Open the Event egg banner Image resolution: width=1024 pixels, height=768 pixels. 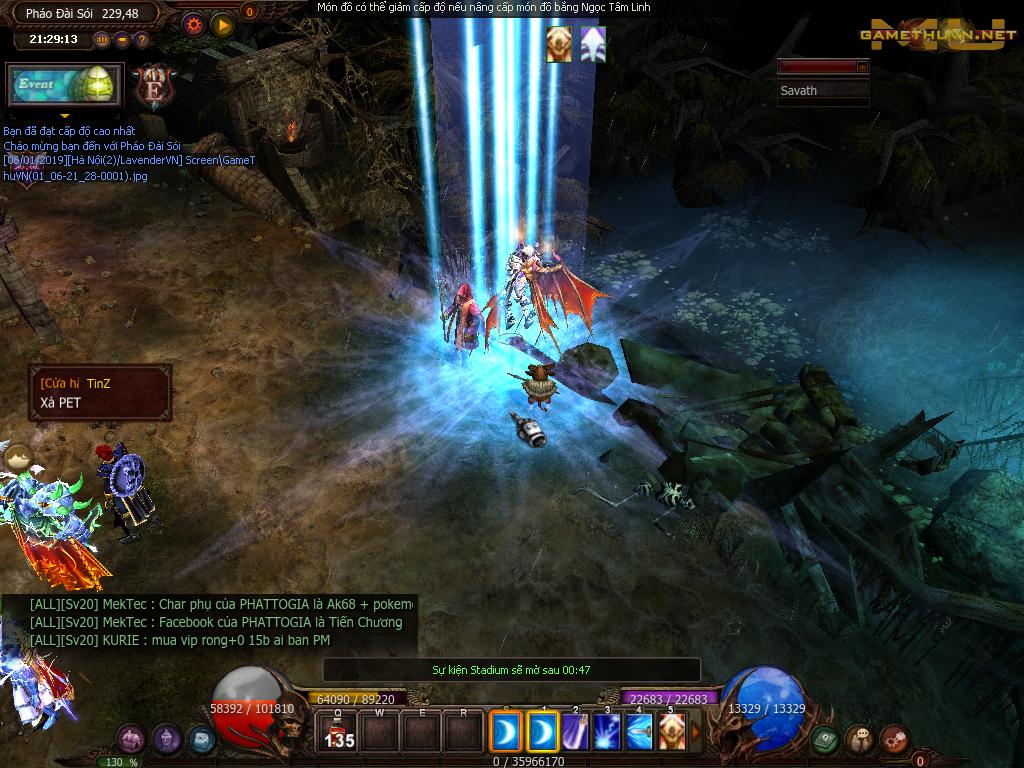65,85
